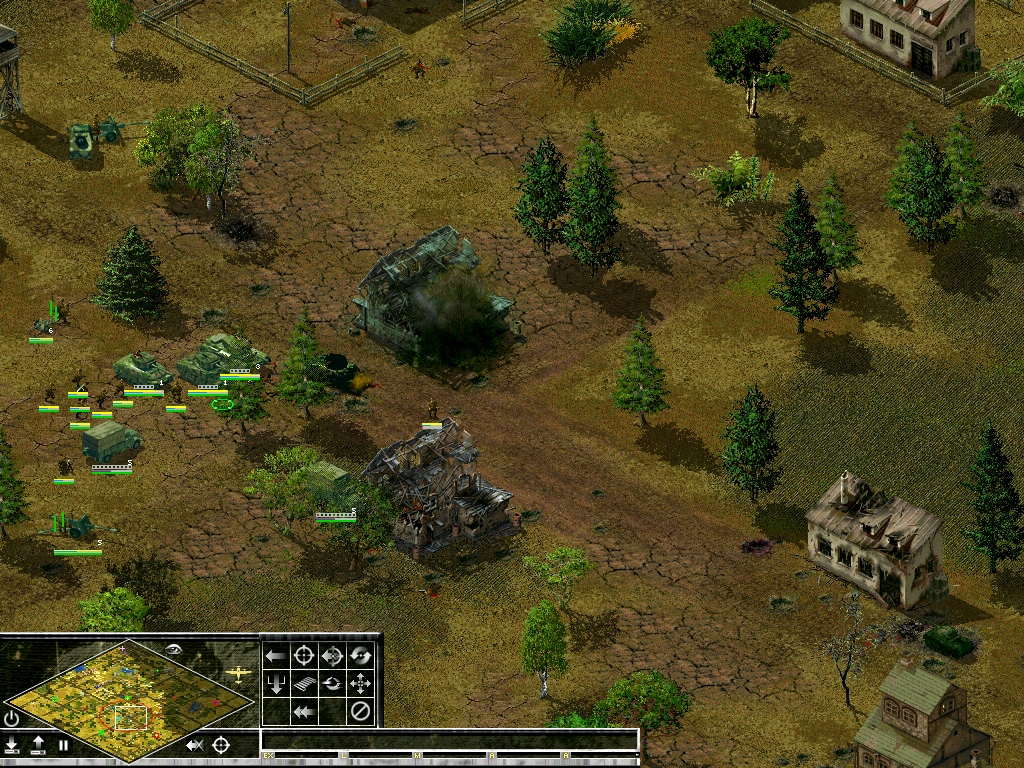
Task: Activate the crosshair attack command
Action: [x=304, y=656]
